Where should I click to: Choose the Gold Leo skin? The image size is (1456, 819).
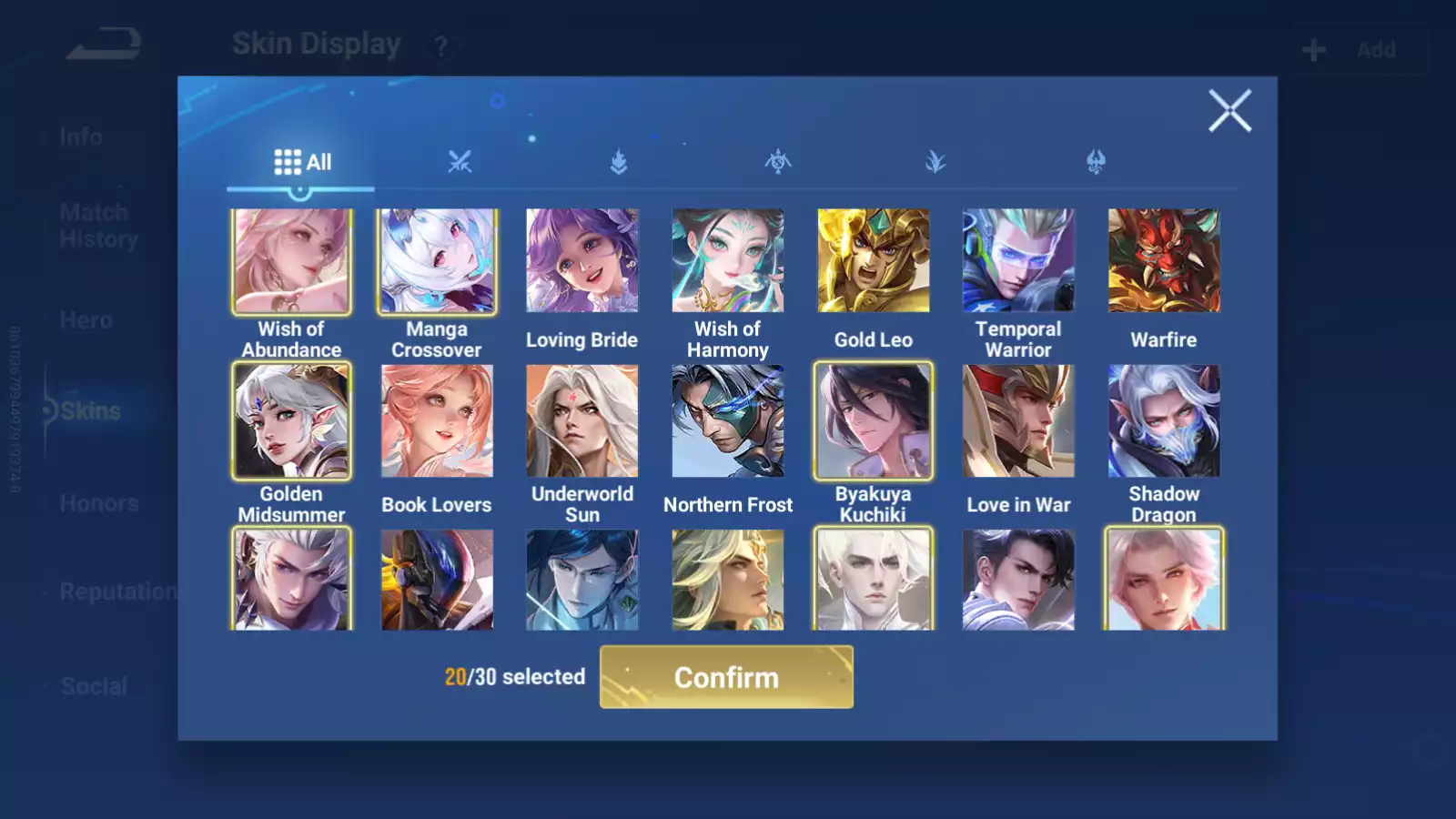tap(874, 262)
